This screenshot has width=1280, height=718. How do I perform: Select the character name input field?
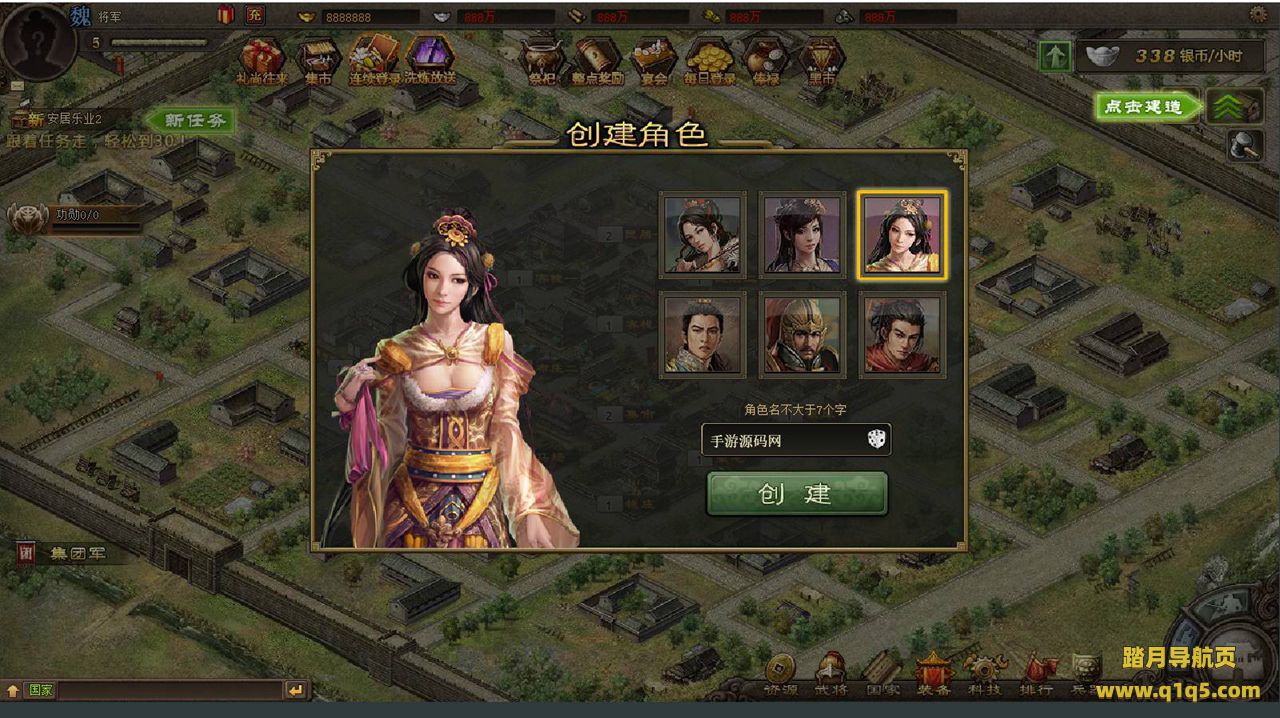coord(780,440)
